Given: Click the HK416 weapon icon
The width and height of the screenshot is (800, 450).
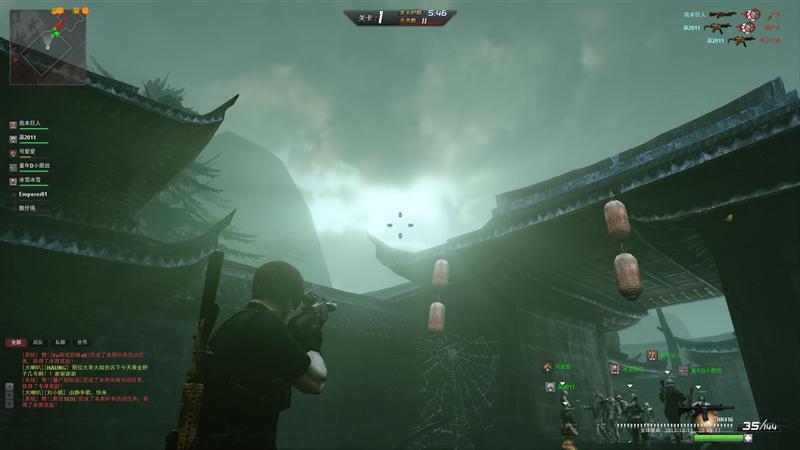Looking at the screenshot, I should [x=703, y=410].
